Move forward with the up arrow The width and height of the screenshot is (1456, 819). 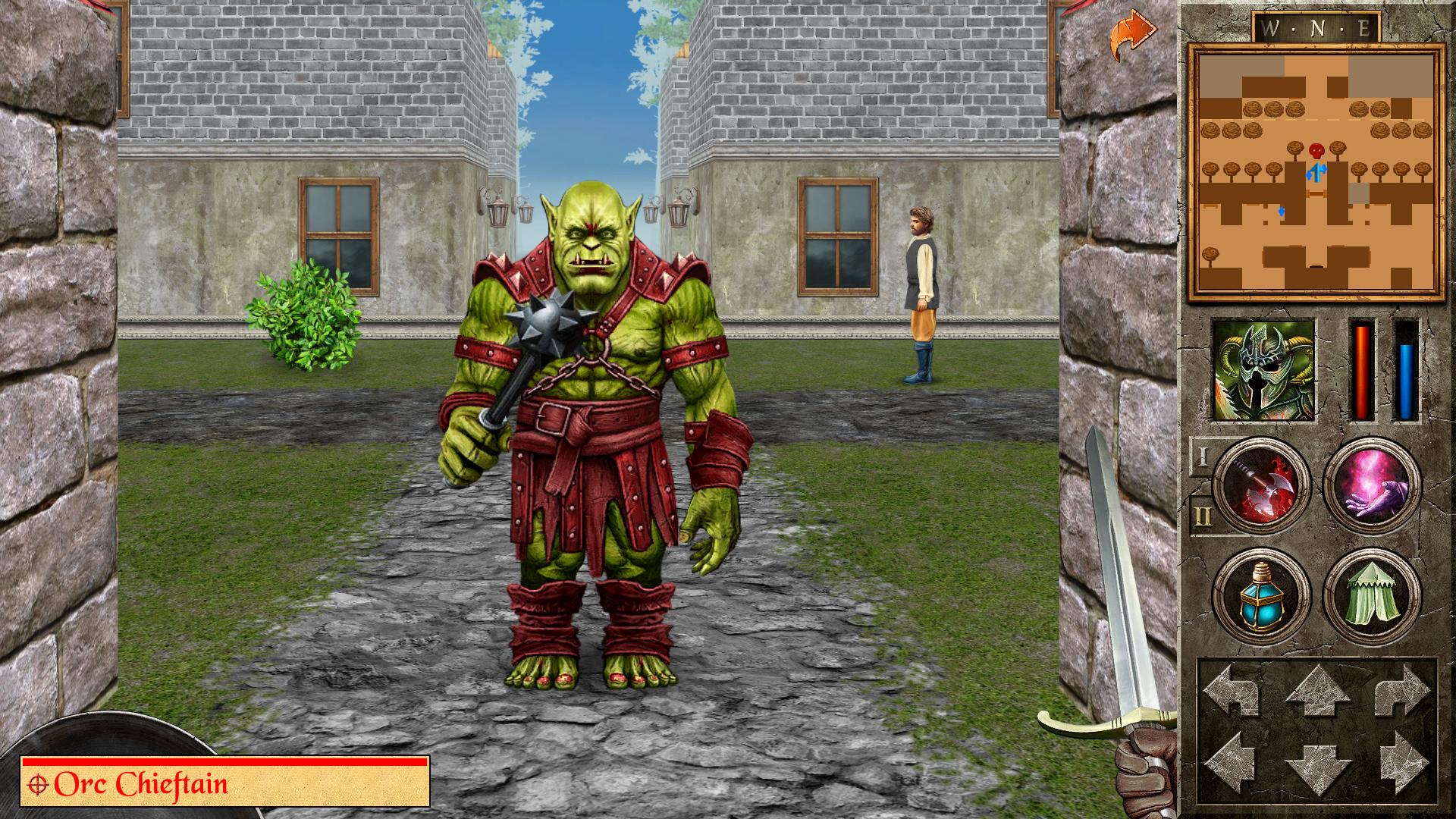1318,691
